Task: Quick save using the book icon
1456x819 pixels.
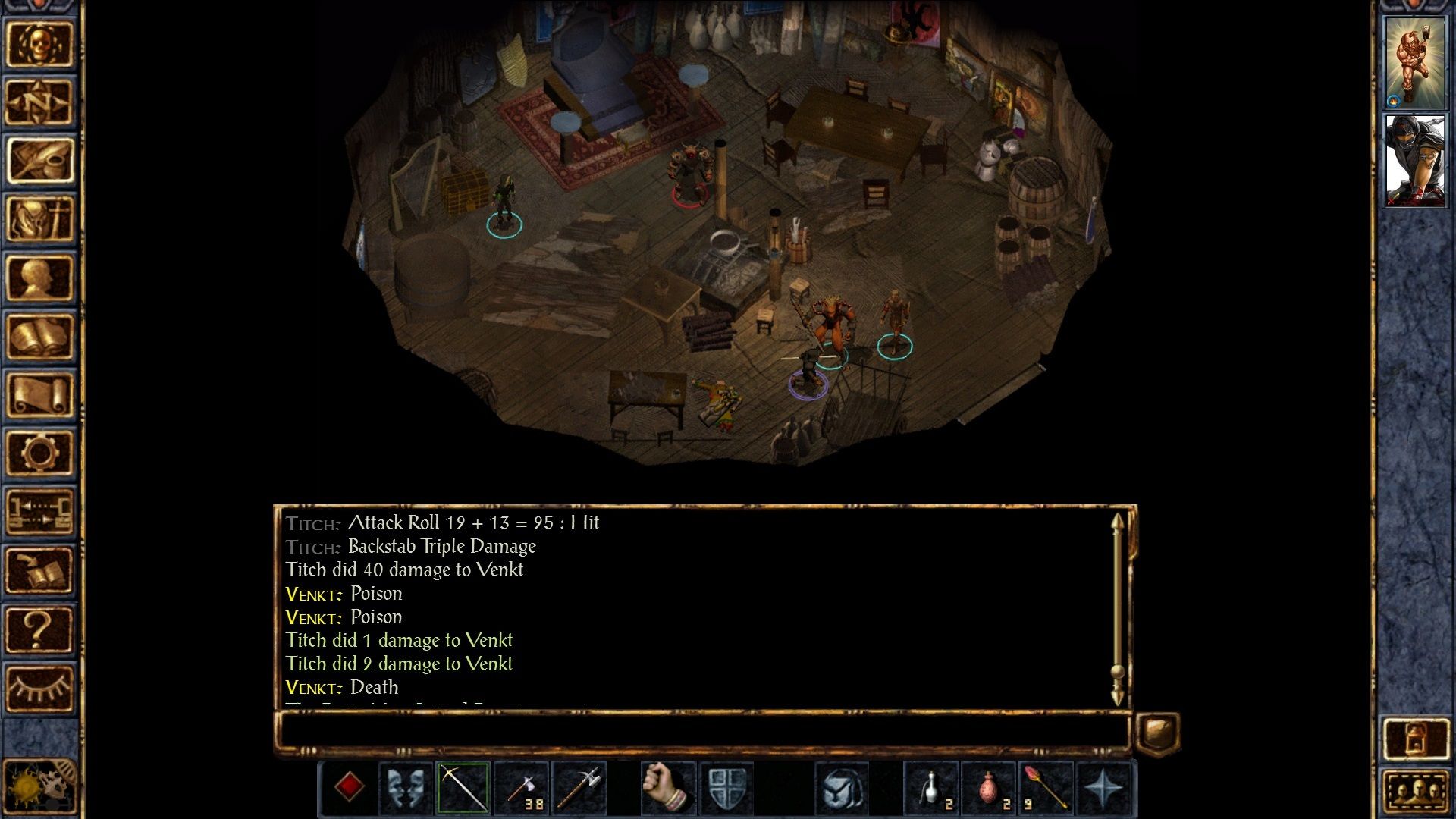Action: (x=39, y=570)
